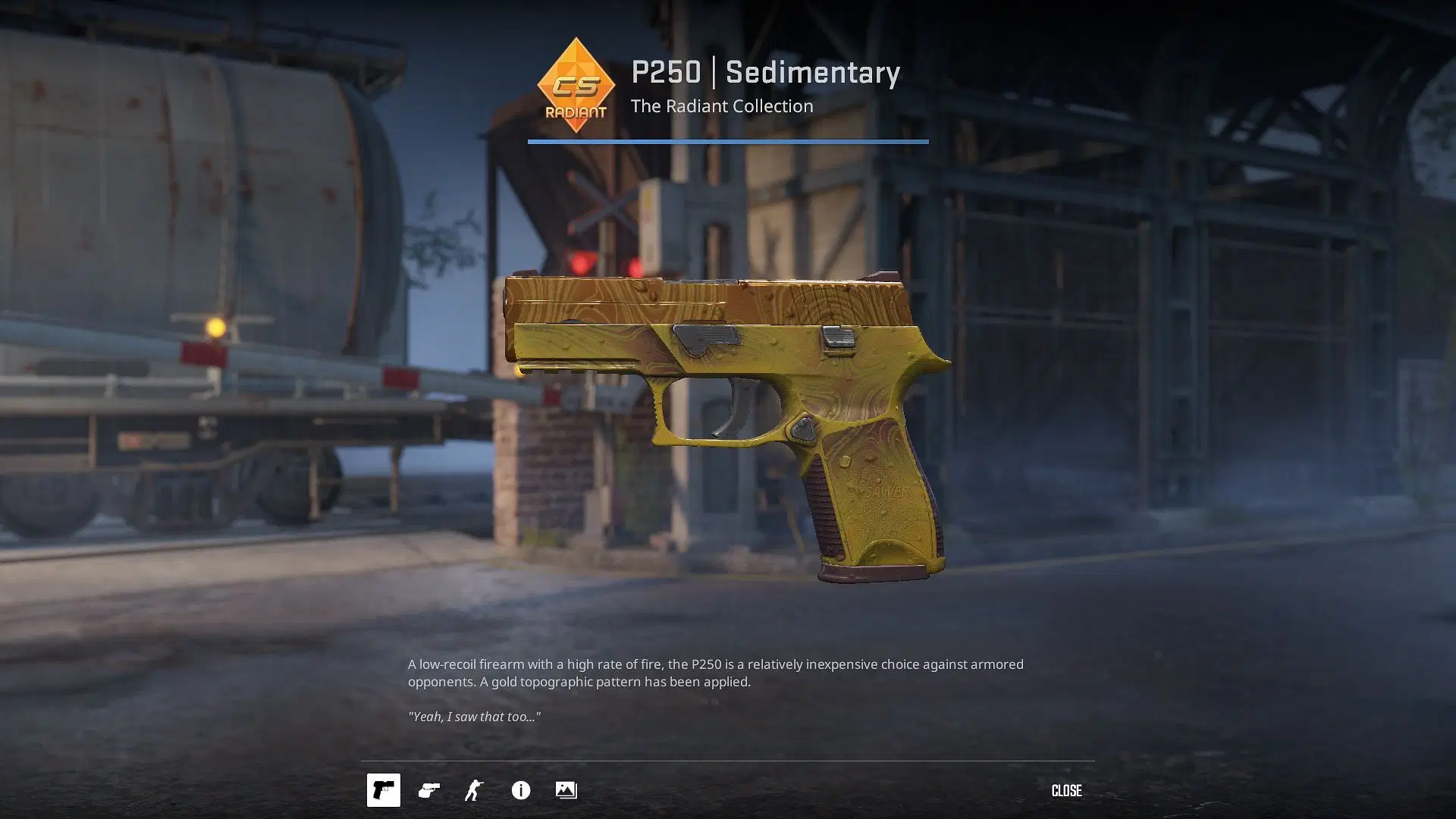Change the inspect background scenery icon
This screenshot has height=819, width=1456.
[x=566, y=790]
